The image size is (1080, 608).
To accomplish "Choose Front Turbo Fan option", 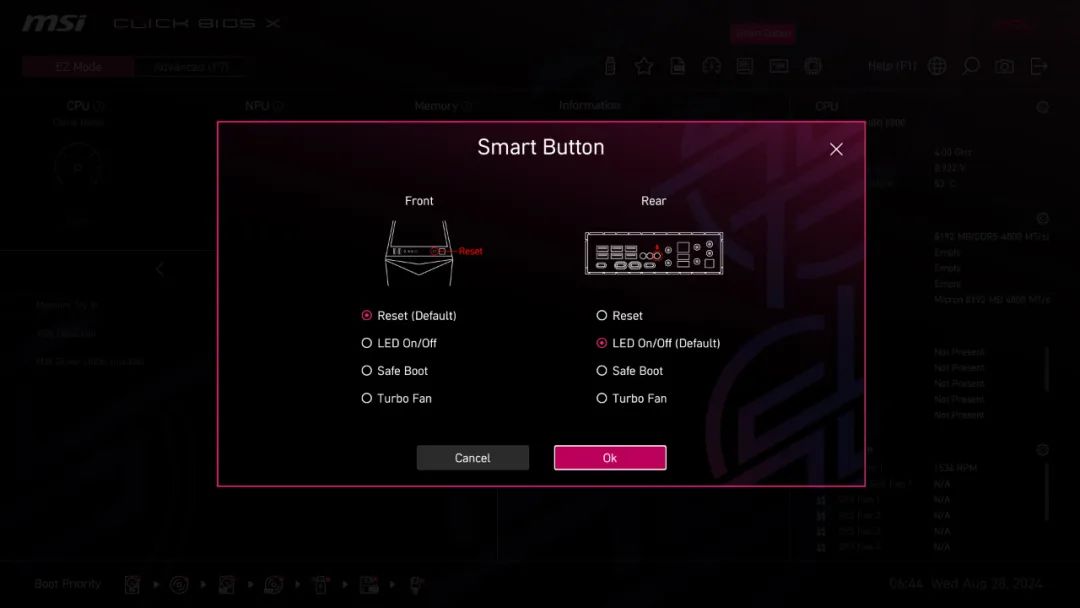I will pyautogui.click(x=367, y=398).
